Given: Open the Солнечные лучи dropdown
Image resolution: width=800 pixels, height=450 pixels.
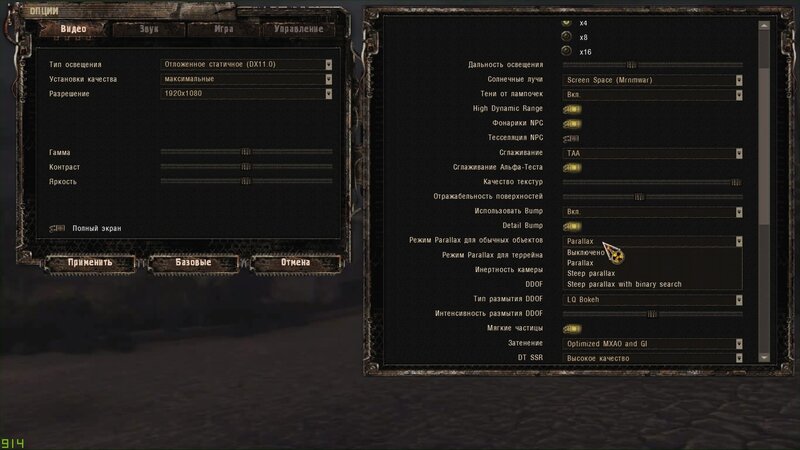Looking at the screenshot, I should coord(654,79).
